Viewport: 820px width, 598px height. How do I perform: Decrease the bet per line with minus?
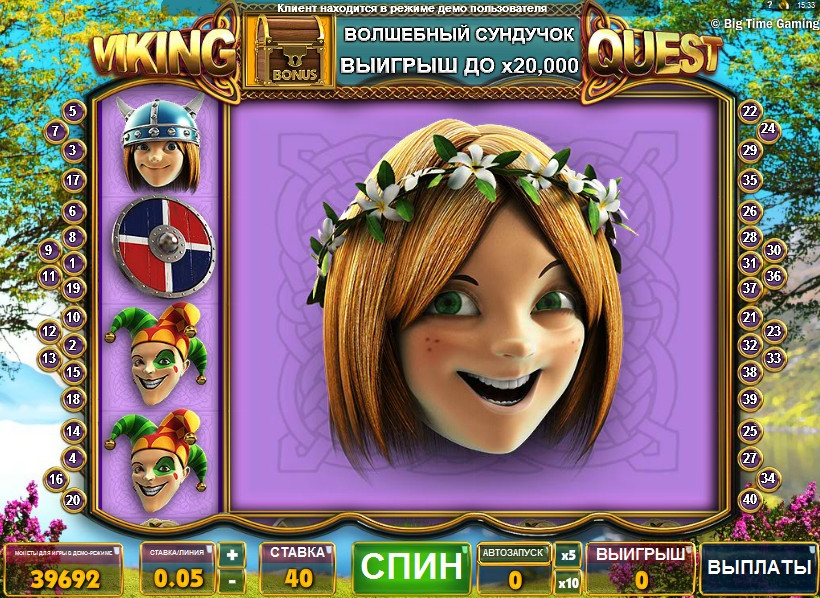232,579
